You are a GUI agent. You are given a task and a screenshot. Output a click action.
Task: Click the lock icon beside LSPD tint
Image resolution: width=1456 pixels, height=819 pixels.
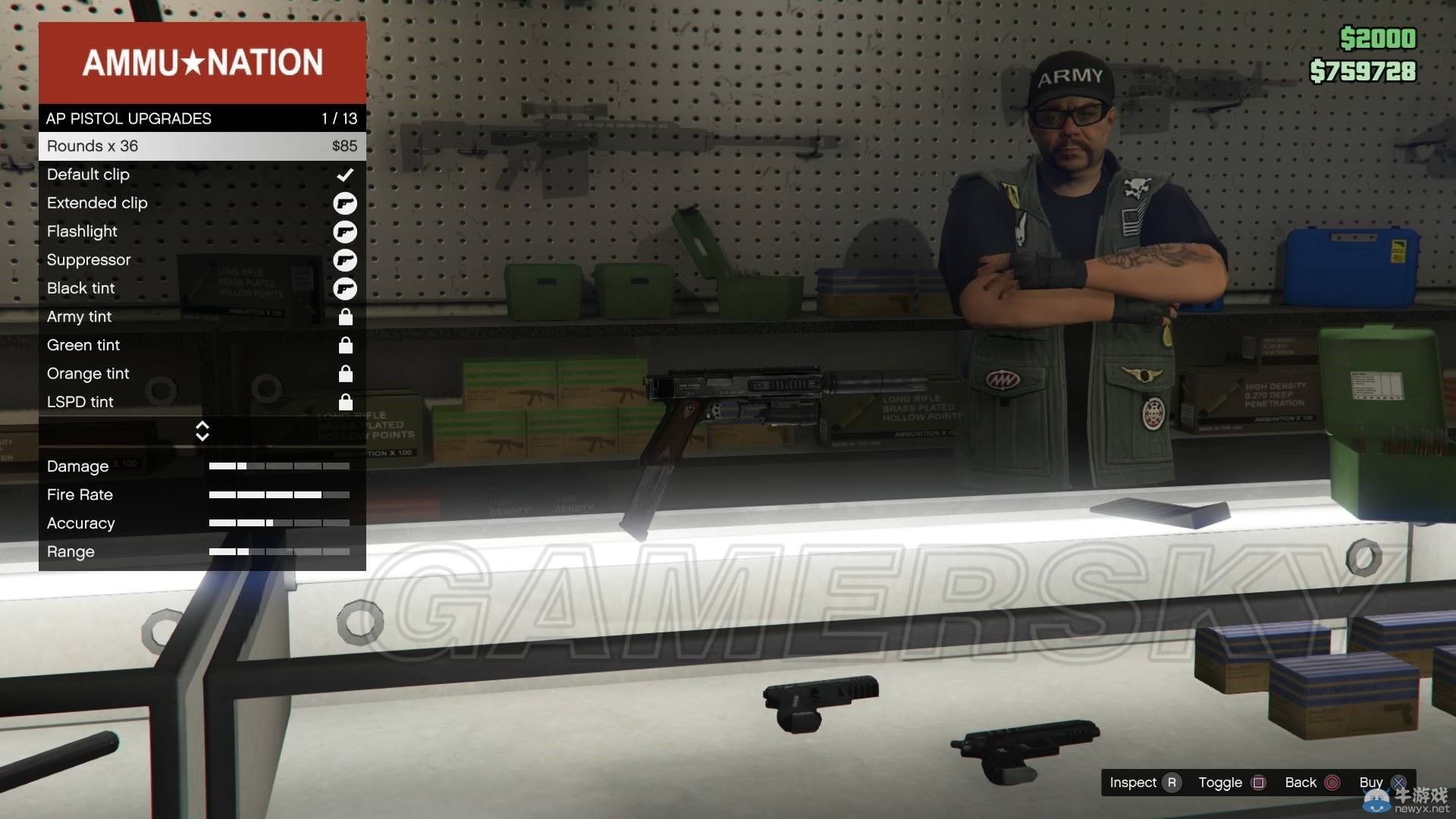tap(346, 403)
